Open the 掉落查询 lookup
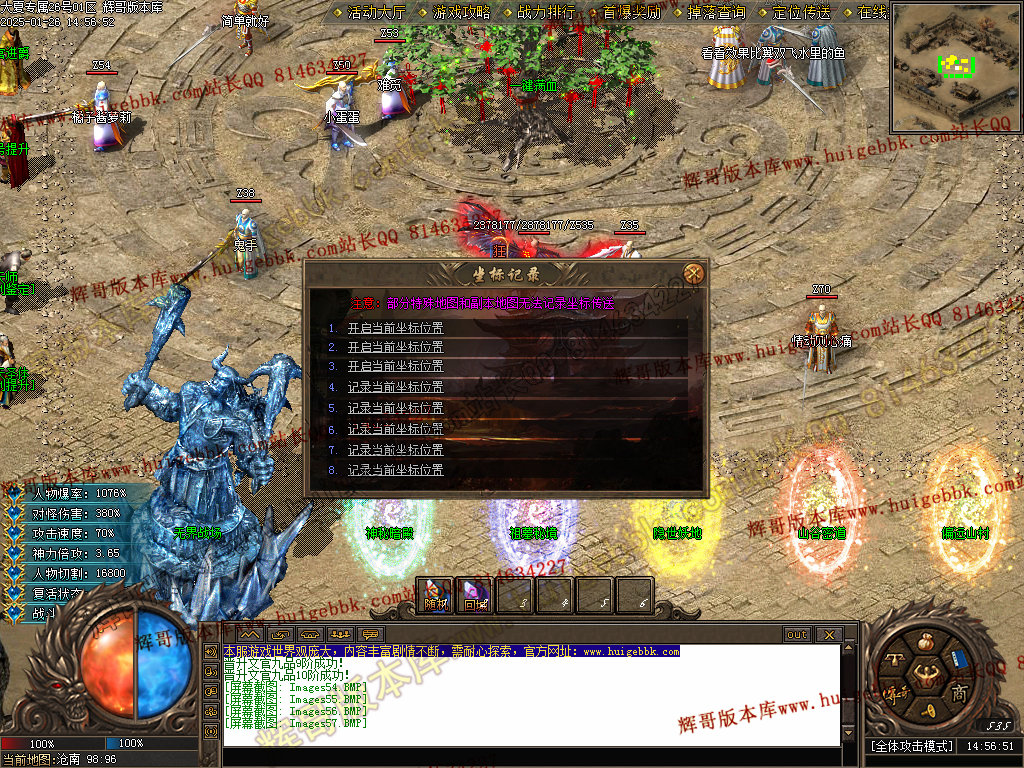The height and width of the screenshot is (768, 1024). click(x=716, y=13)
